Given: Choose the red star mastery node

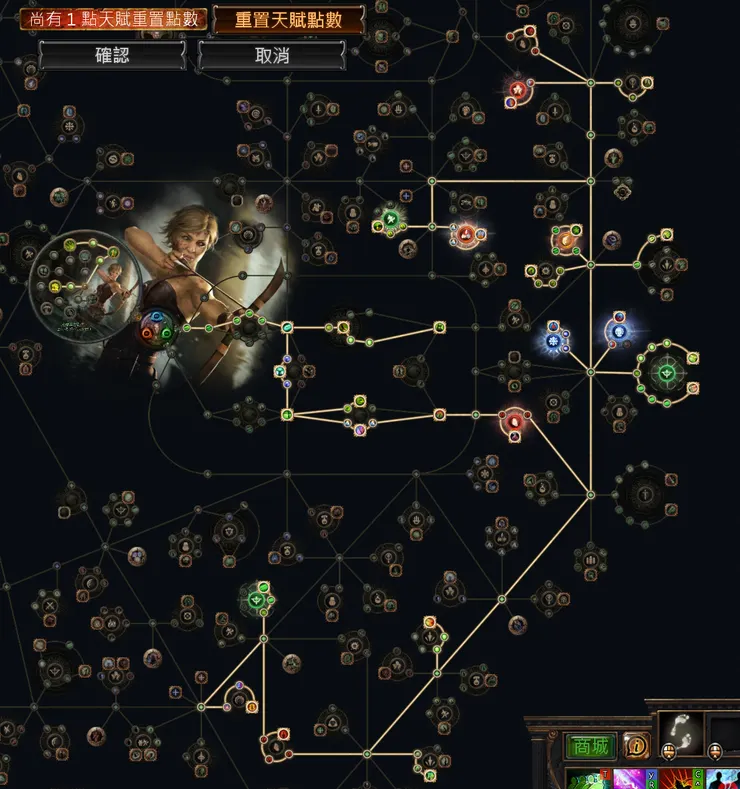Looking at the screenshot, I should click(x=518, y=89).
